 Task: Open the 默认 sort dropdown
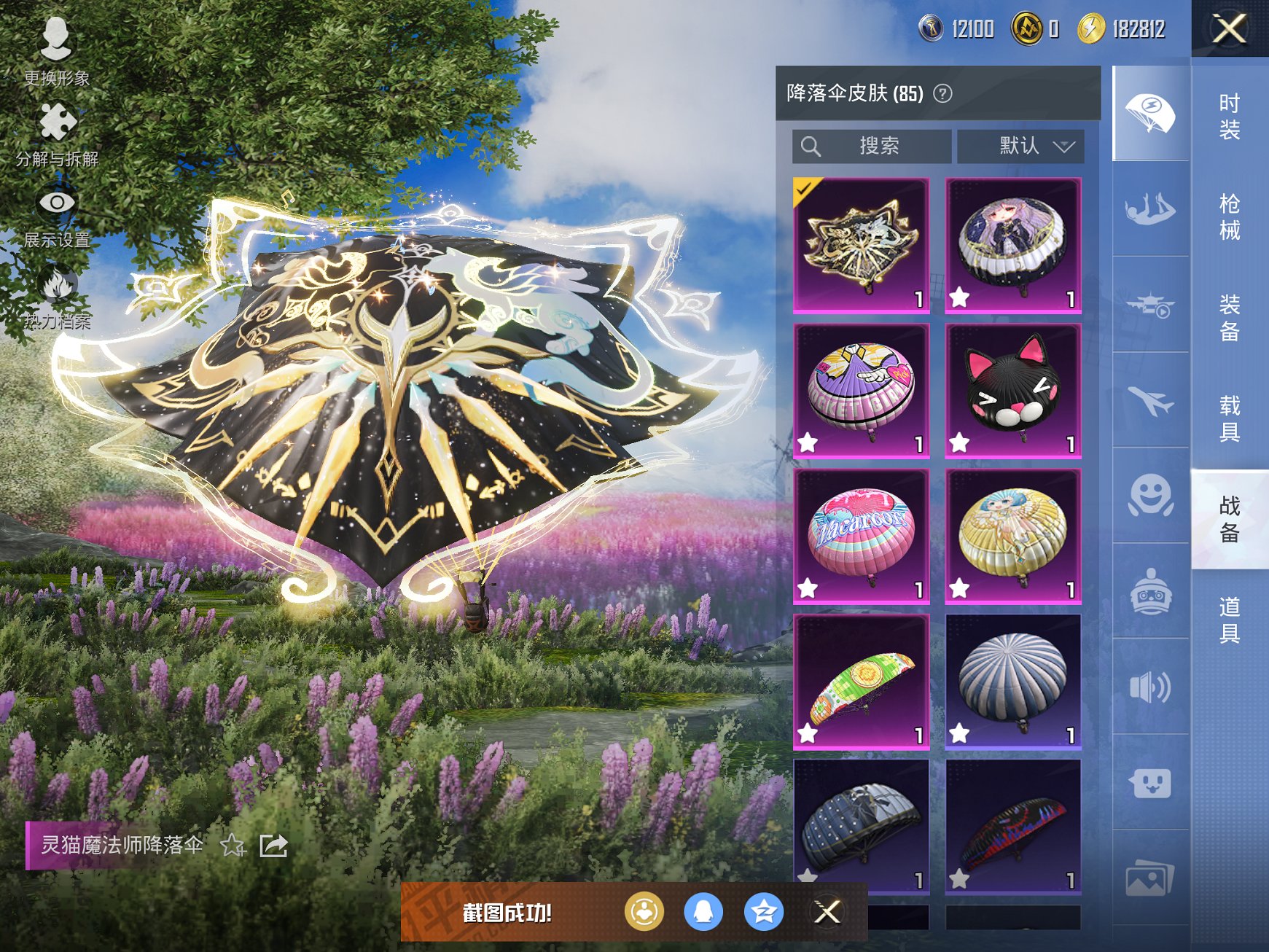click(1020, 147)
